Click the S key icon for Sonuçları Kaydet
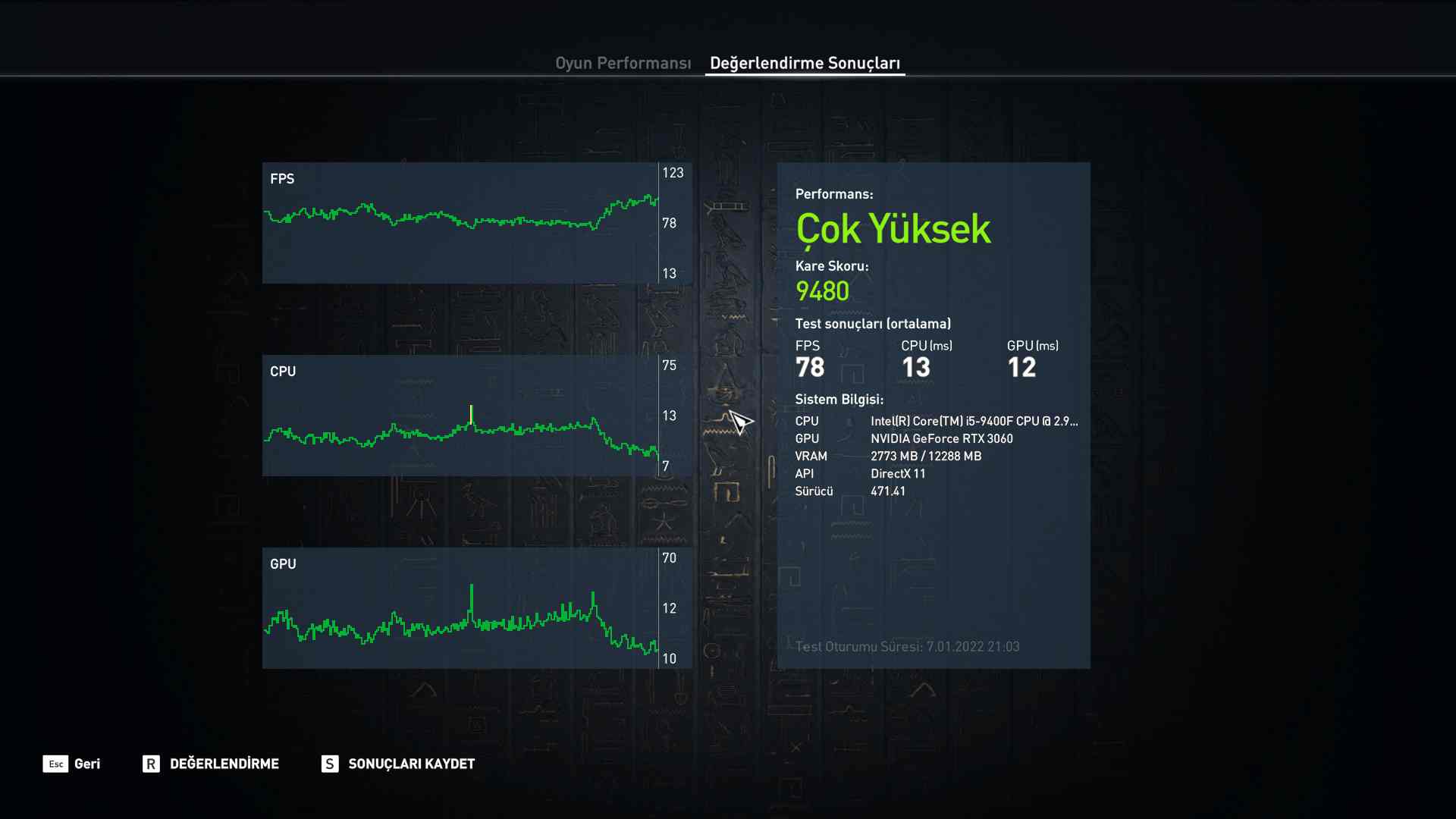Screen dimensions: 1456x819 (328, 764)
